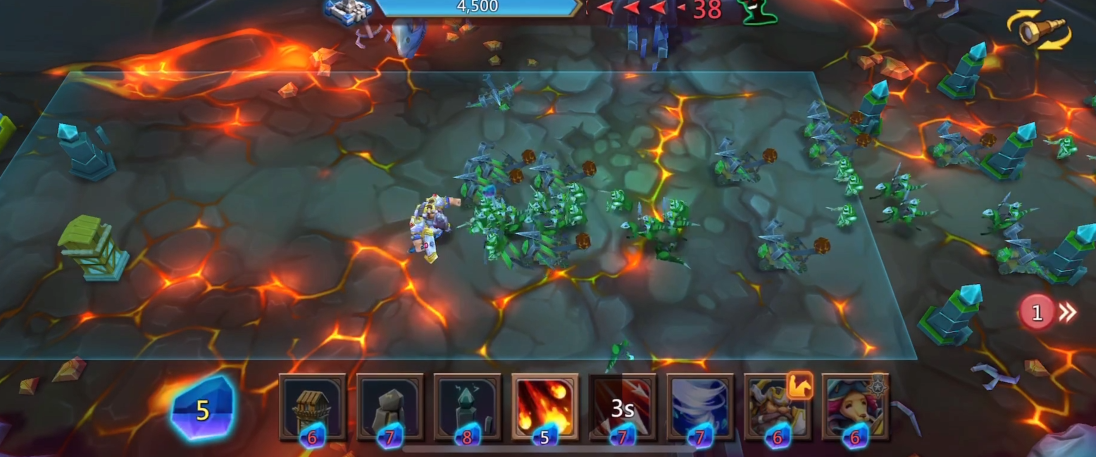Choose the stone statue card costing 7
The width and height of the screenshot is (1096, 457).
tap(390, 407)
